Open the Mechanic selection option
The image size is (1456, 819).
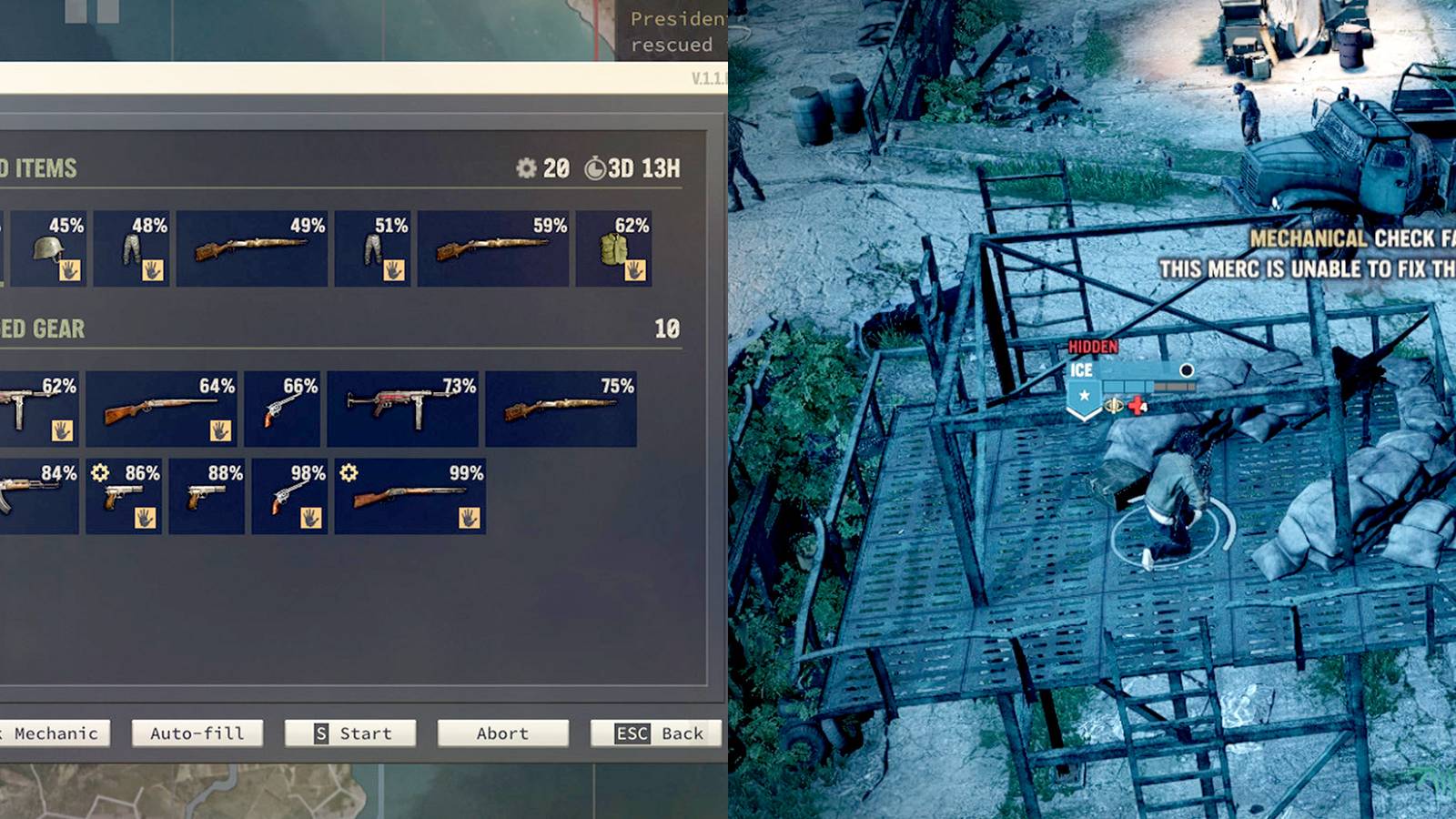[x=55, y=733]
